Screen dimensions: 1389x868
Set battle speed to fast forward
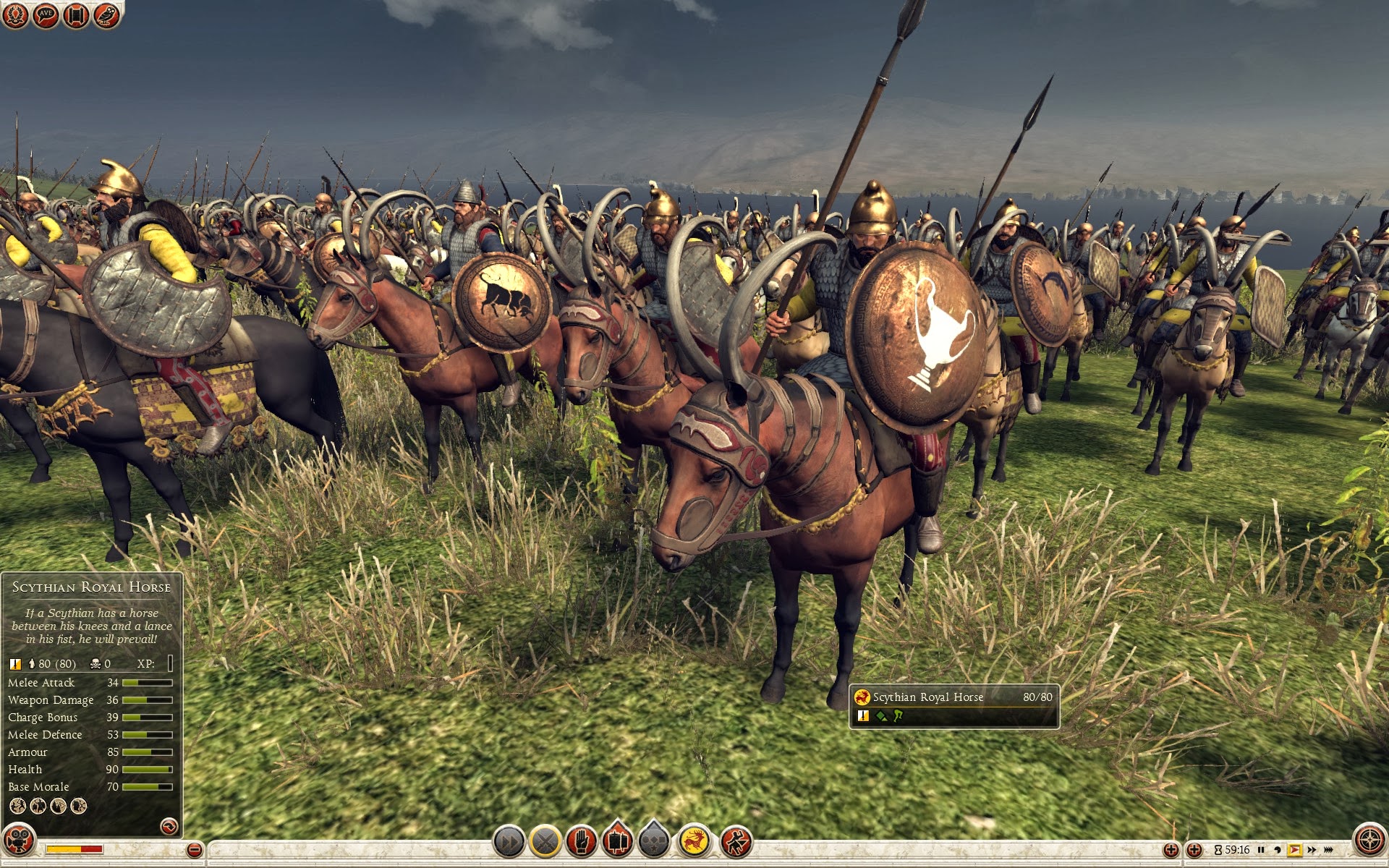coord(1311,850)
